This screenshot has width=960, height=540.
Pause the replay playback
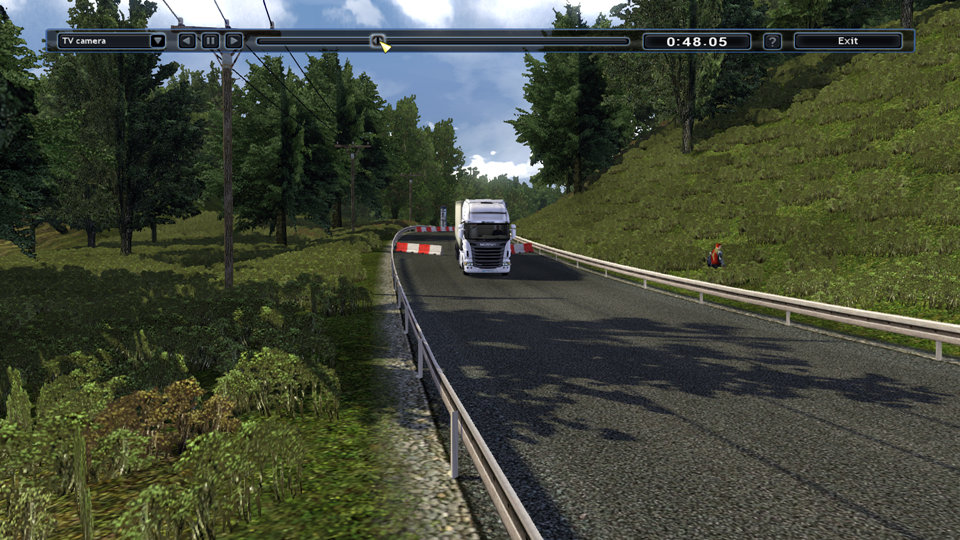tap(210, 41)
